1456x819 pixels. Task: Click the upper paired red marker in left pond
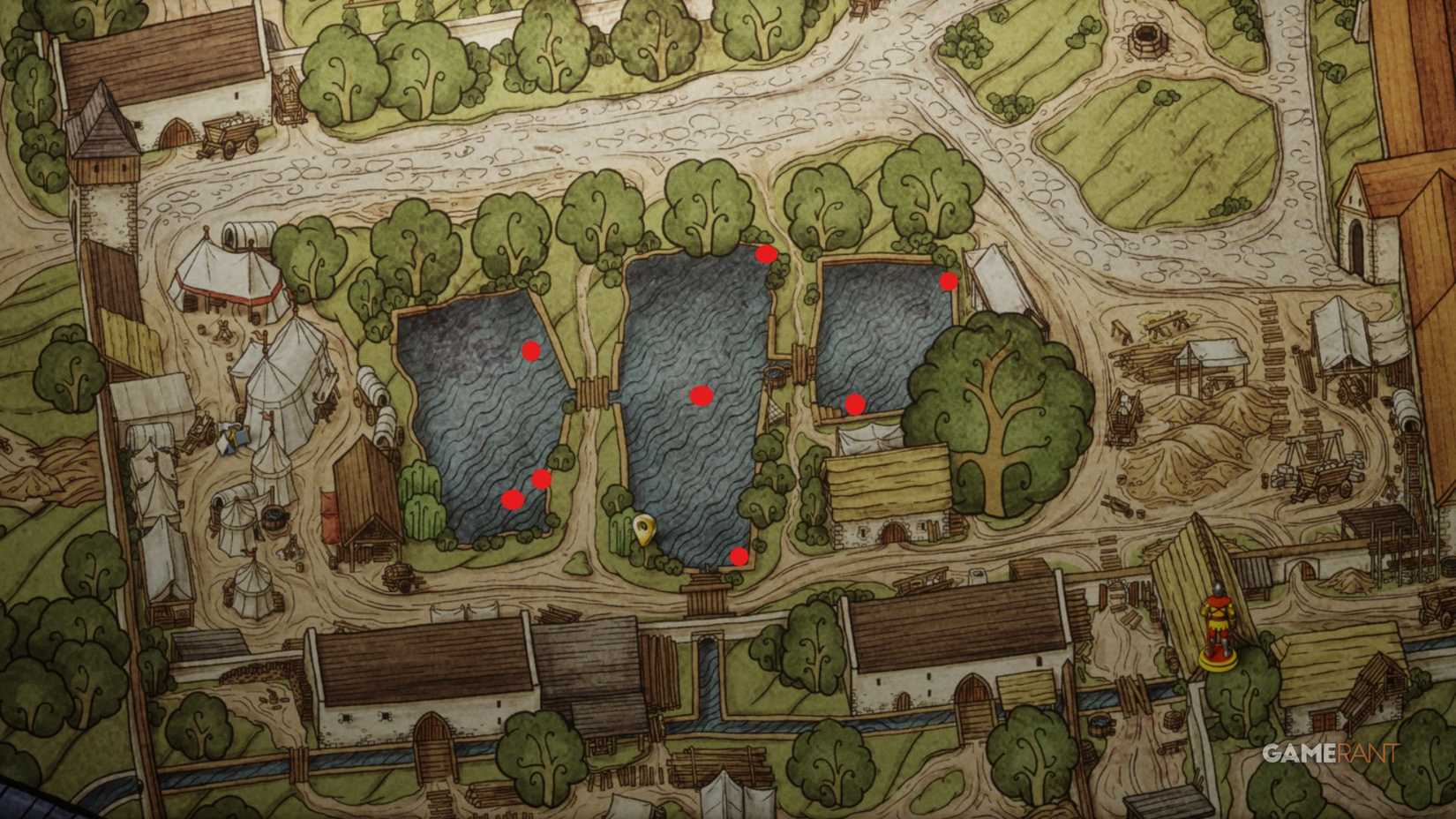pos(541,477)
